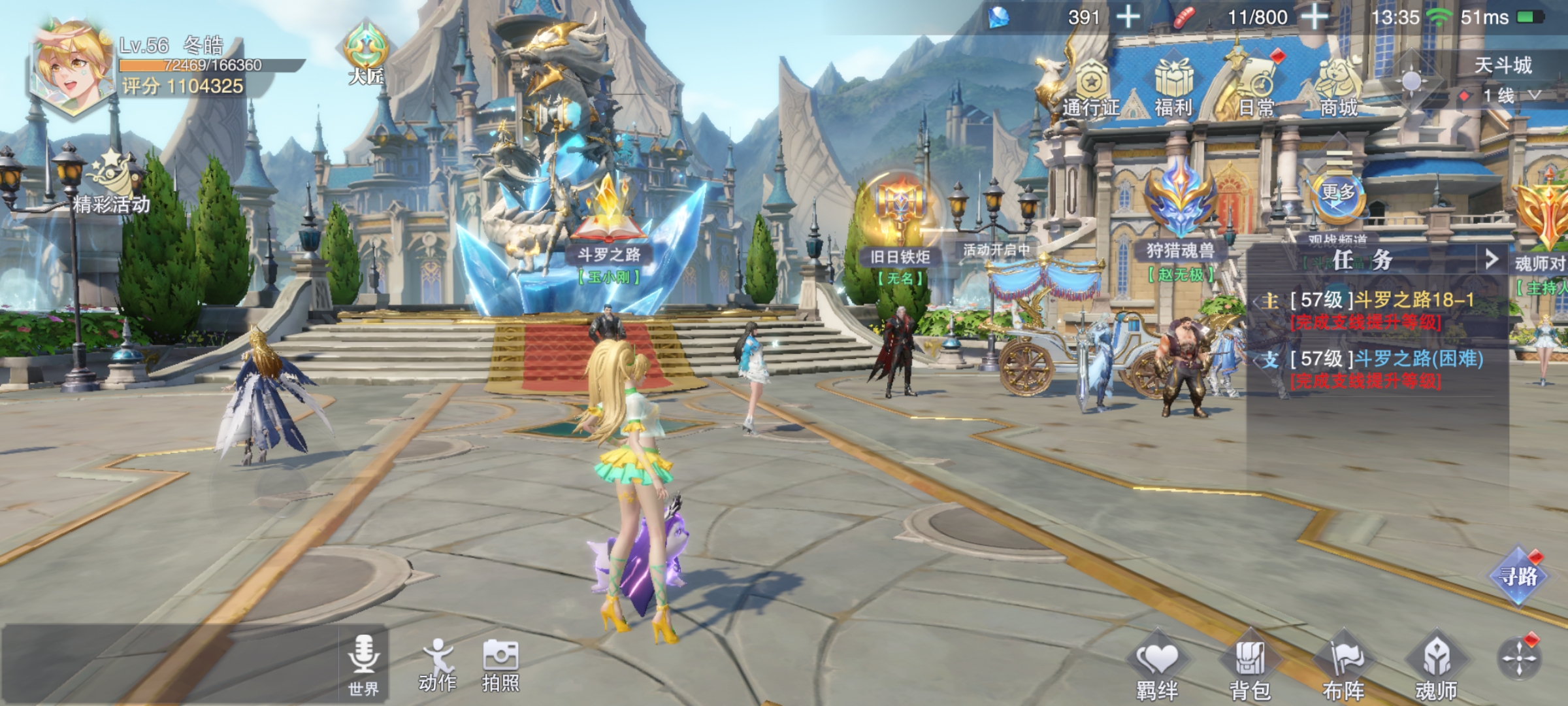This screenshot has width=1568, height=706.
Task: Open the 大匠 badge icon
Action: tap(367, 54)
